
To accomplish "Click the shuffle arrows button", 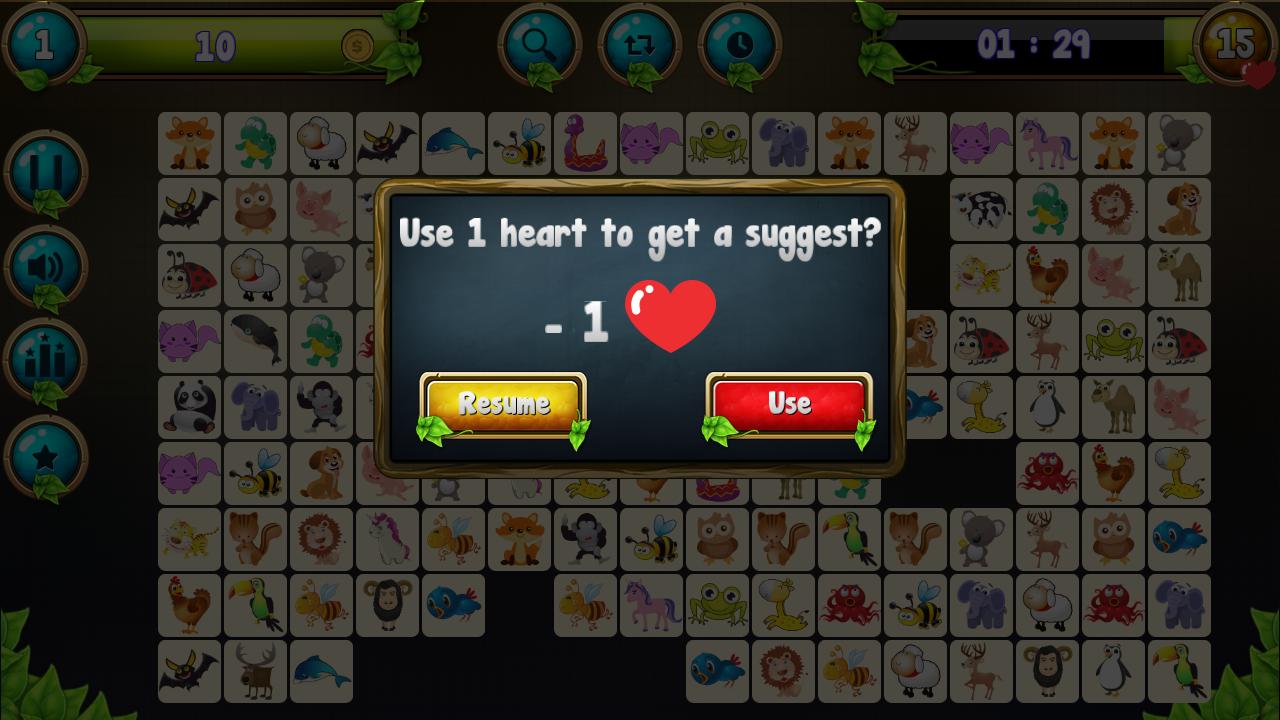I will pyautogui.click(x=639, y=44).
